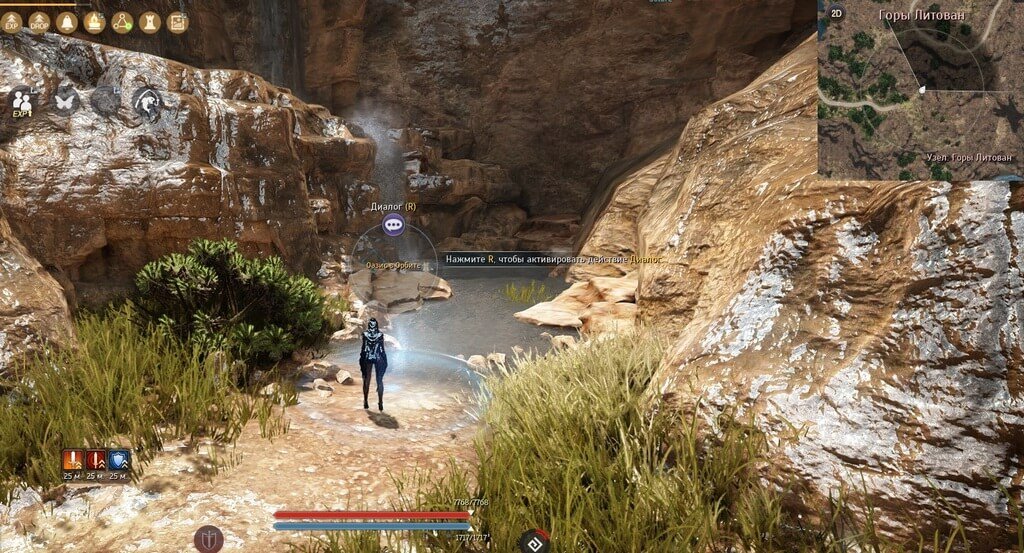Click the sword-and-shield stance icon

click(x=209, y=539)
